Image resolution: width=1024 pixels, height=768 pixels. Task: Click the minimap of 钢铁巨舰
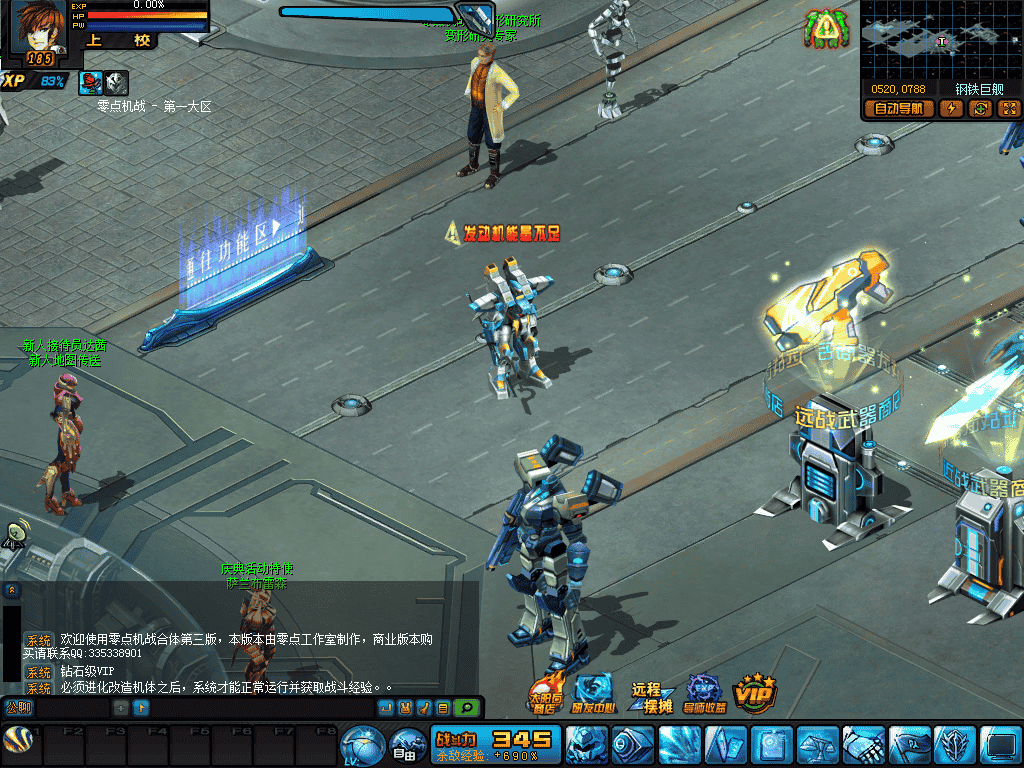pyautogui.click(x=940, y=40)
